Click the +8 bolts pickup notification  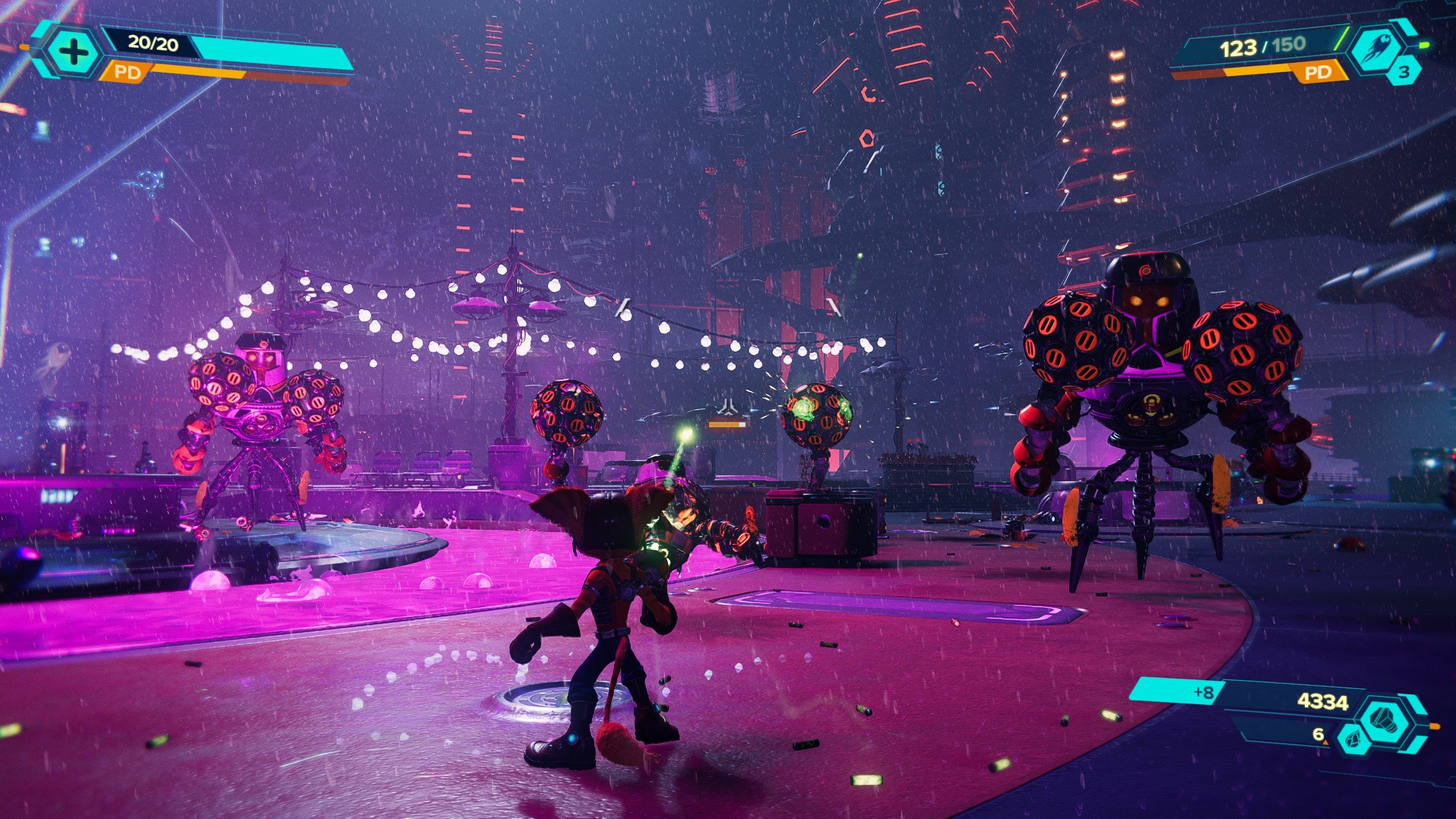click(x=1204, y=693)
